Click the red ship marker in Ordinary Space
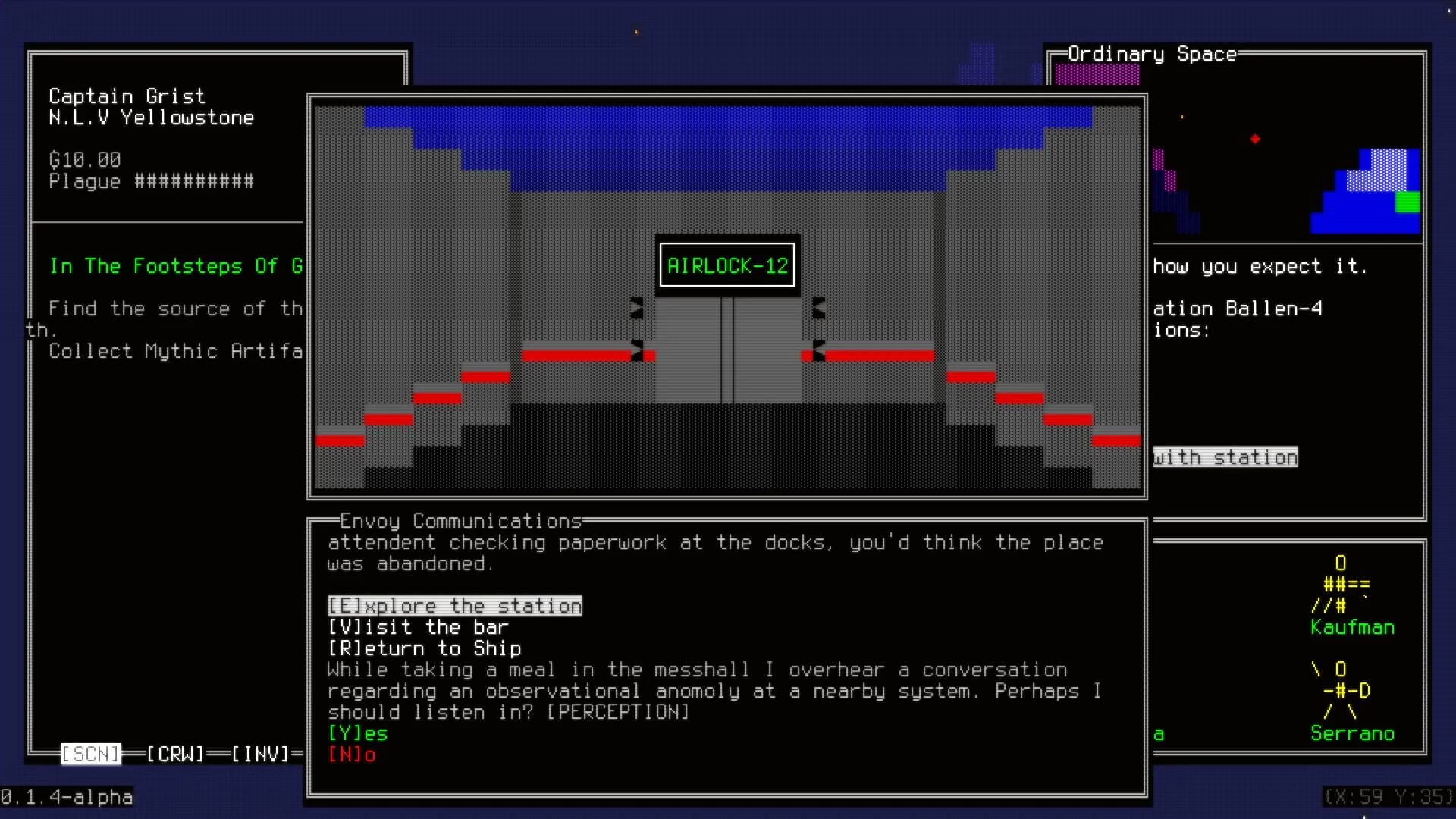1456x819 pixels. coord(1256,139)
